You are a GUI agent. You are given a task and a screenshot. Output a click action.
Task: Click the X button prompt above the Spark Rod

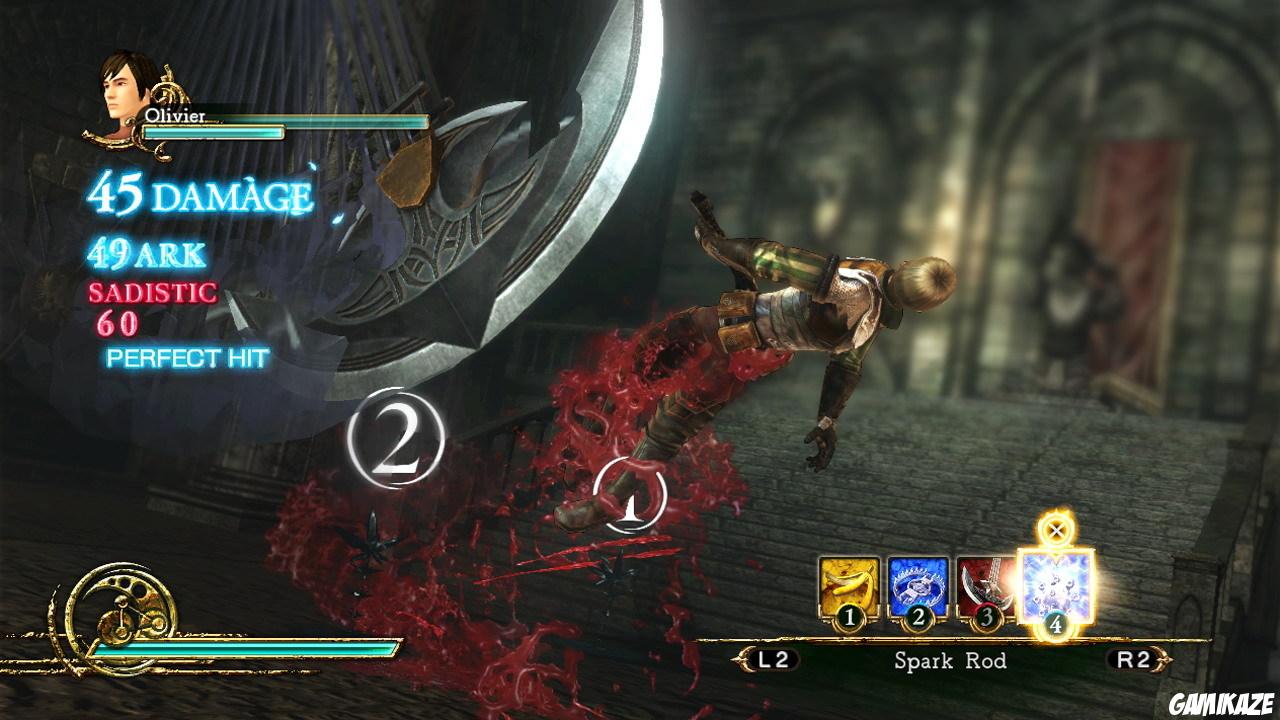[1054, 531]
